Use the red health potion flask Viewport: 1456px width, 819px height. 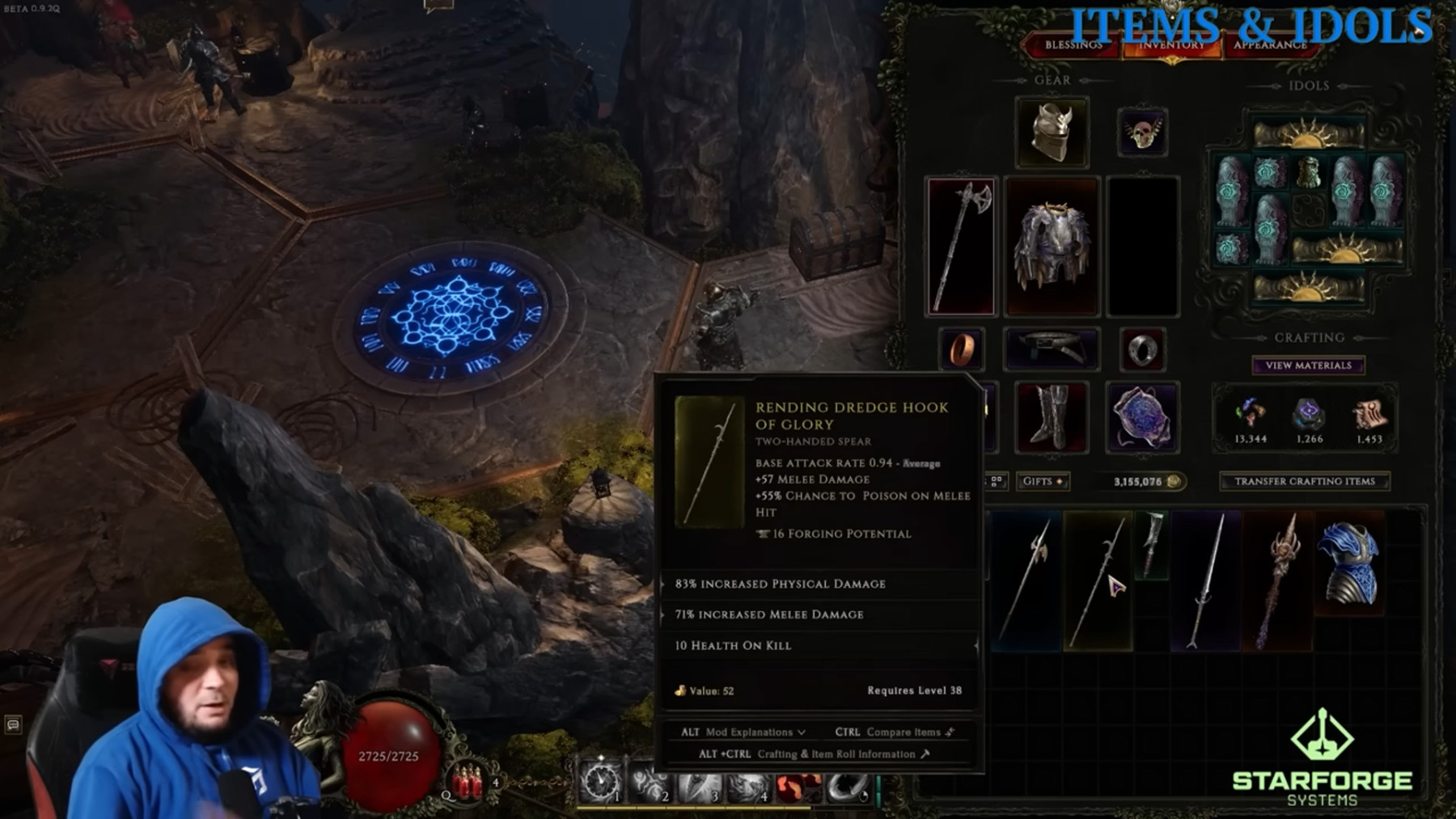[467, 783]
